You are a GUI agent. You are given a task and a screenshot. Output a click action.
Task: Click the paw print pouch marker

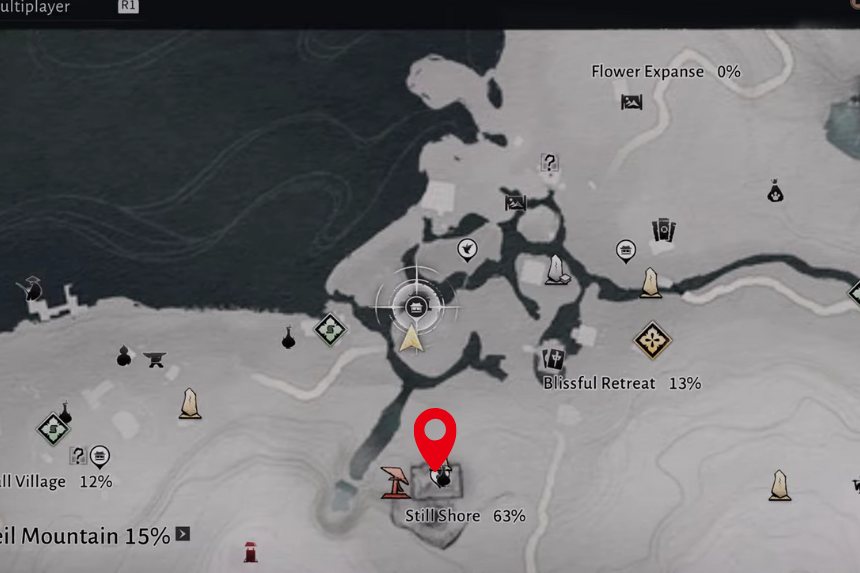click(775, 191)
